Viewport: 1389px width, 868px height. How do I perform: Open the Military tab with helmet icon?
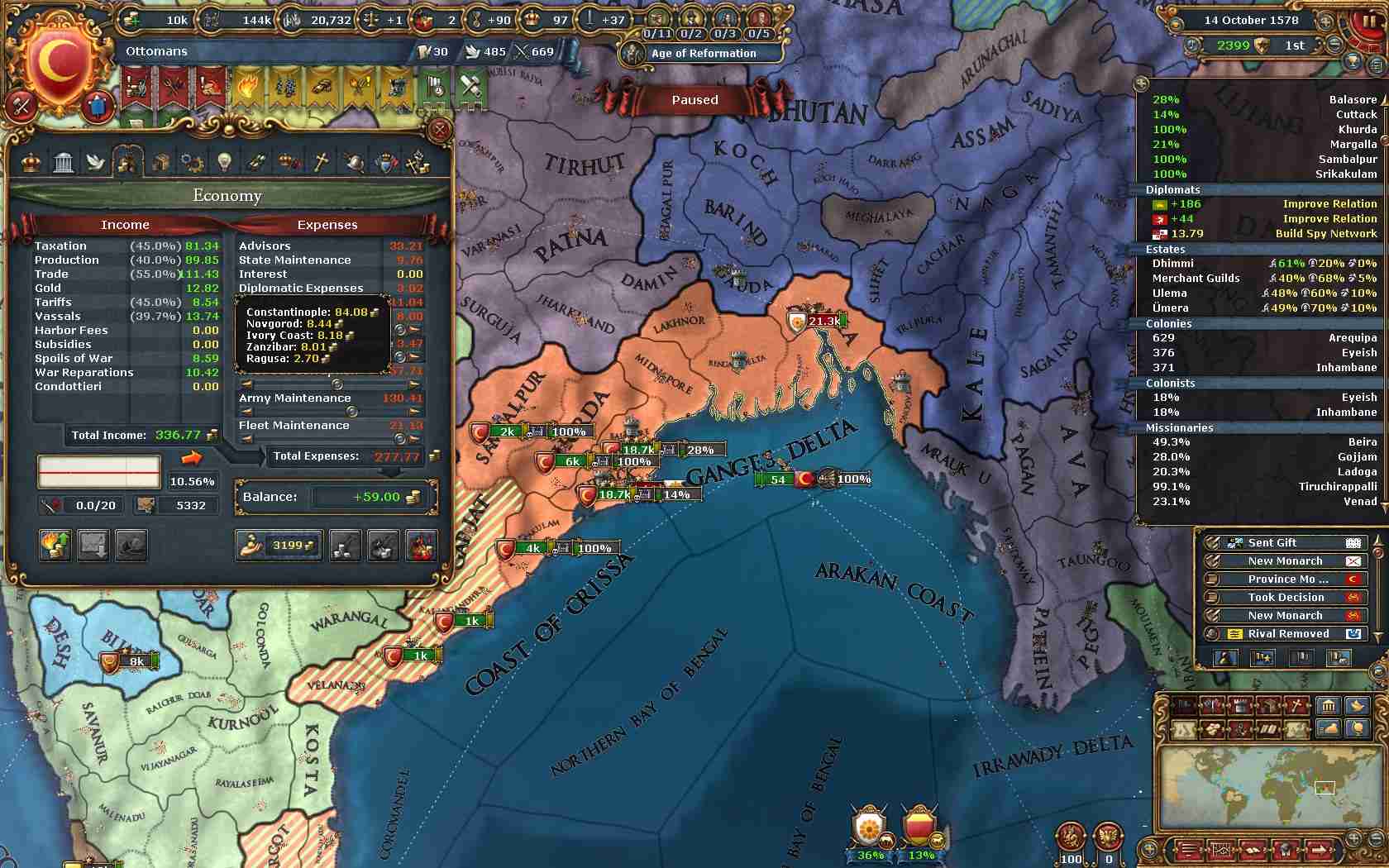tap(353, 162)
